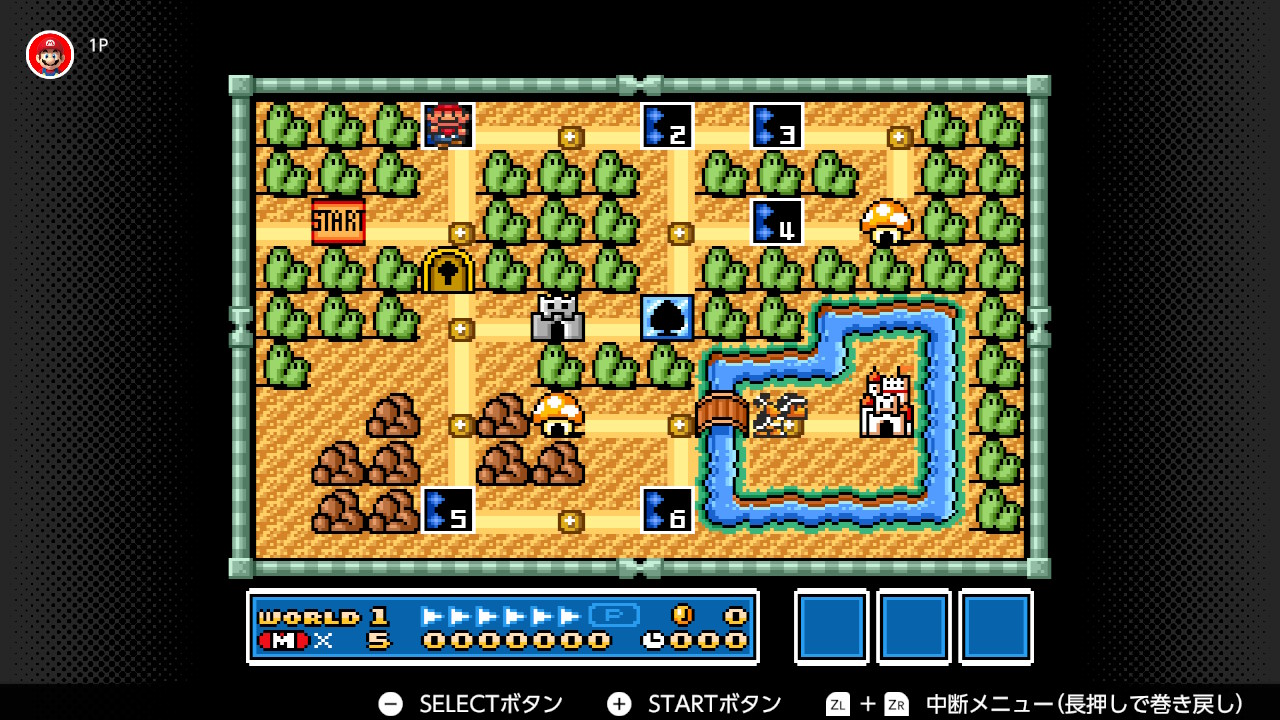
Task: Select the level 2 action panel tile
Action: [x=667, y=128]
